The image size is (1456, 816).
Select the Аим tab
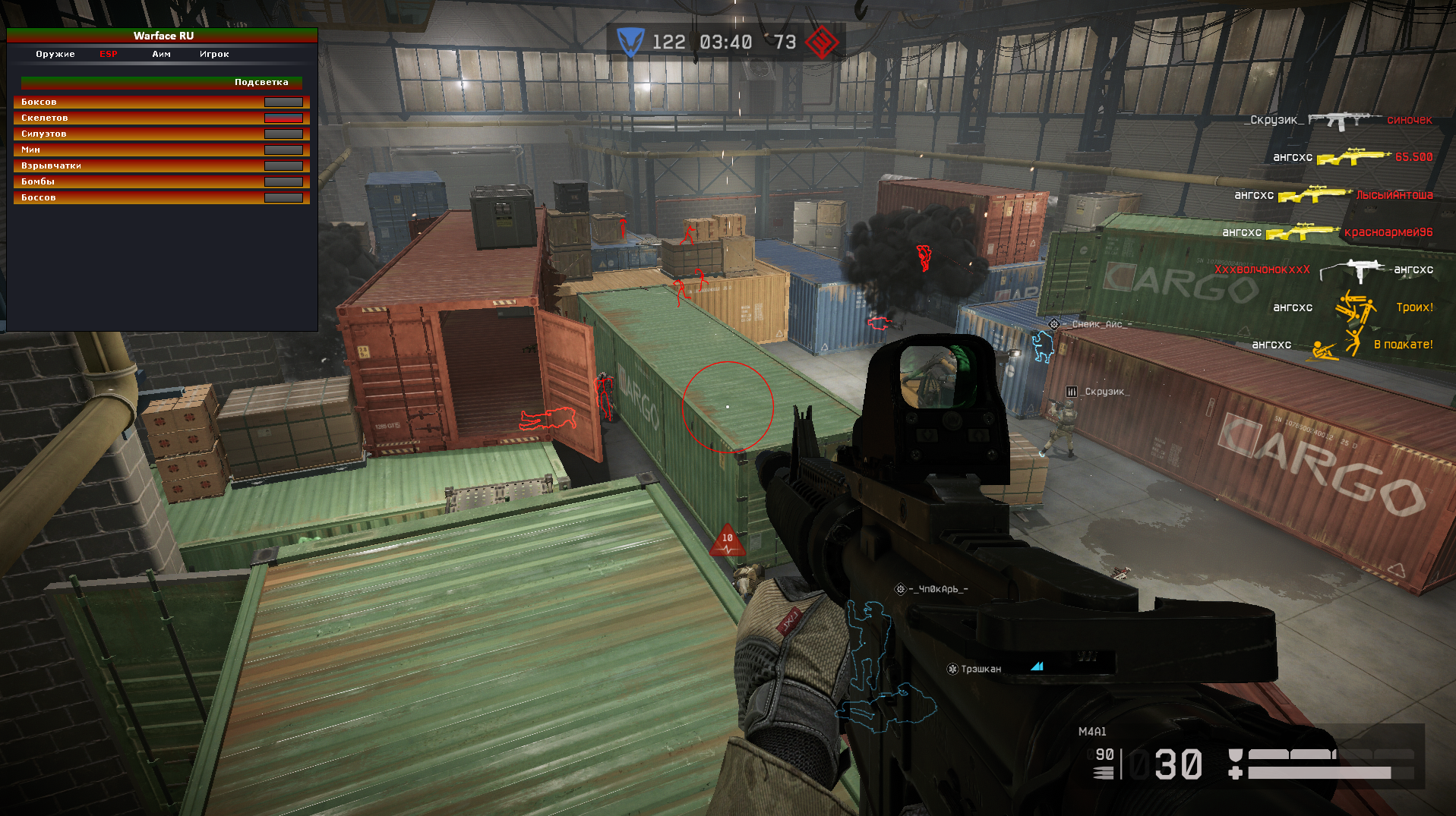pyautogui.click(x=161, y=54)
